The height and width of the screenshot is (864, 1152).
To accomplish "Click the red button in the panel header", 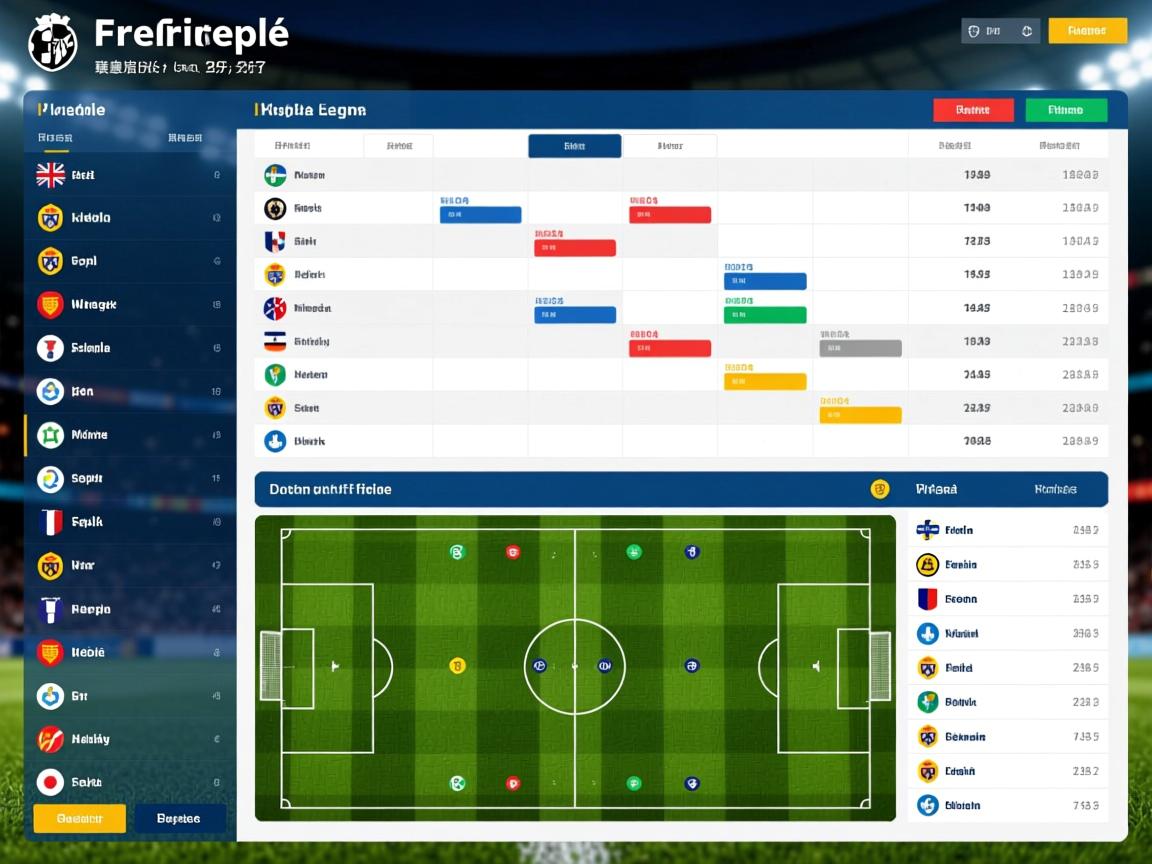I will click(x=973, y=110).
